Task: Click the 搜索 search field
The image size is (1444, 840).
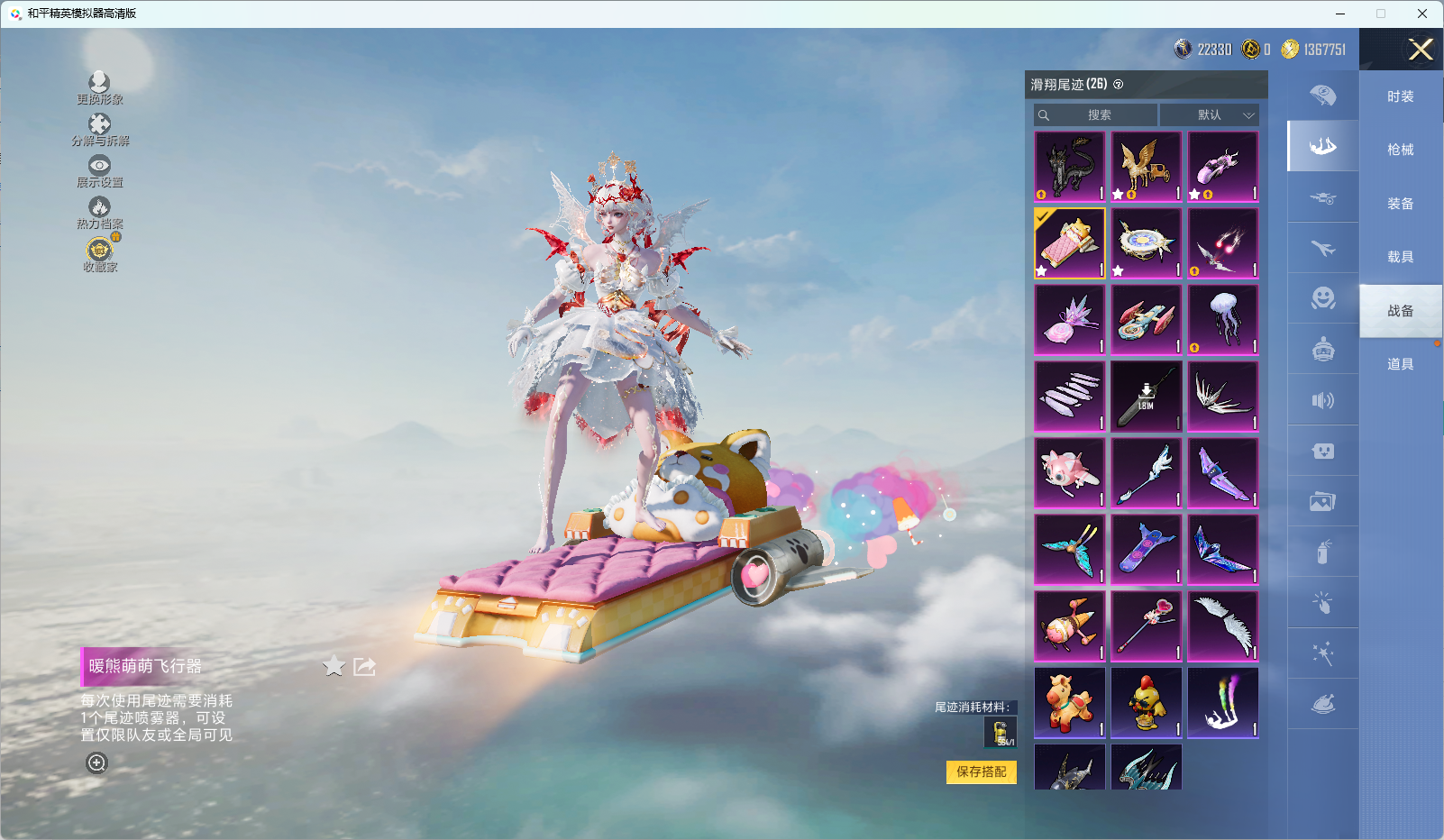Action: [1097, 115]
